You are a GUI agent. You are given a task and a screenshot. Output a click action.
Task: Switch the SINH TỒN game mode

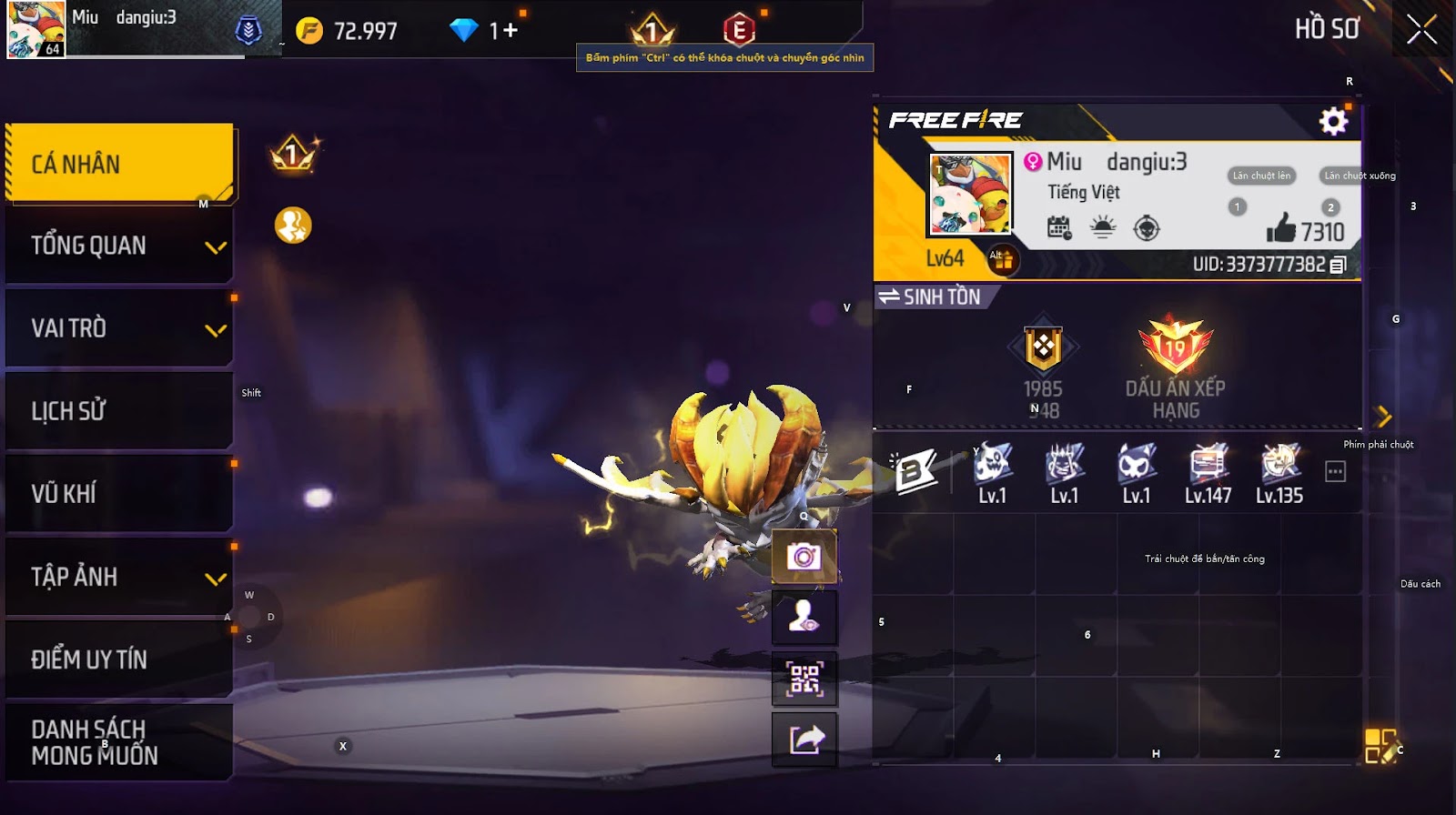point(930,297)
